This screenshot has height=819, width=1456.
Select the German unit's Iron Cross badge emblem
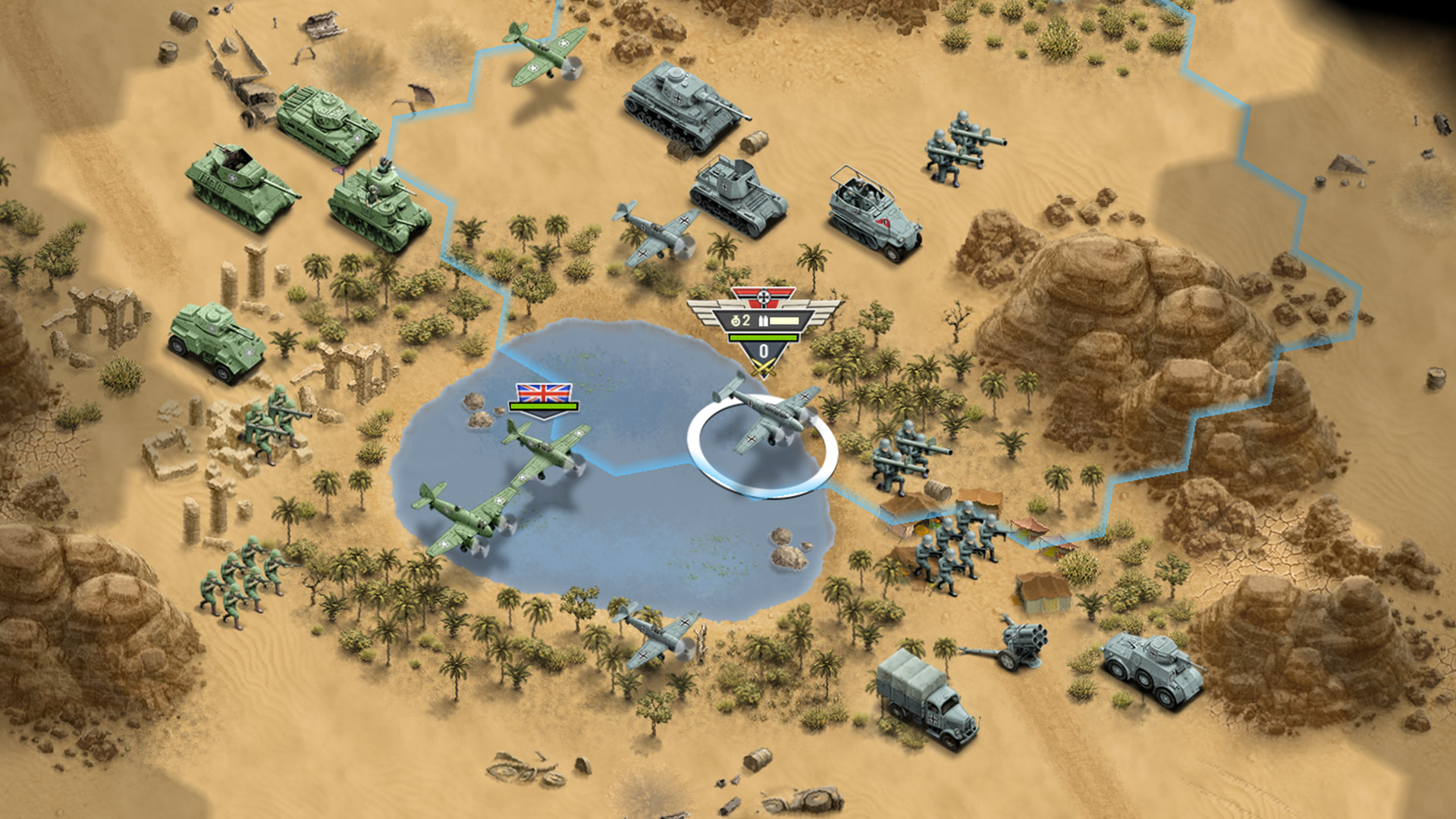click(764, 297)
